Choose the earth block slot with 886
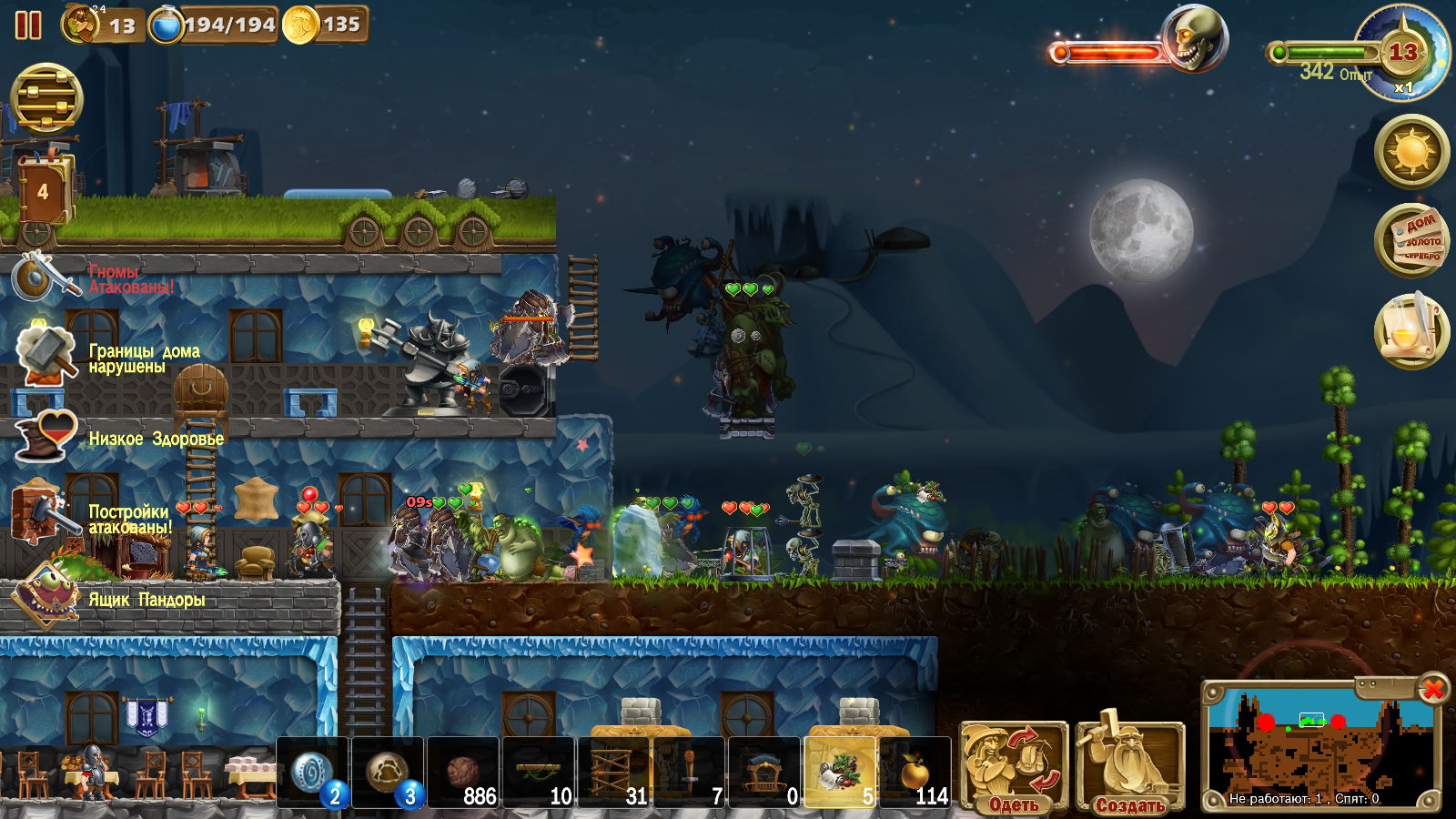Screen dimensions: 1456x819 coord(463,773)
